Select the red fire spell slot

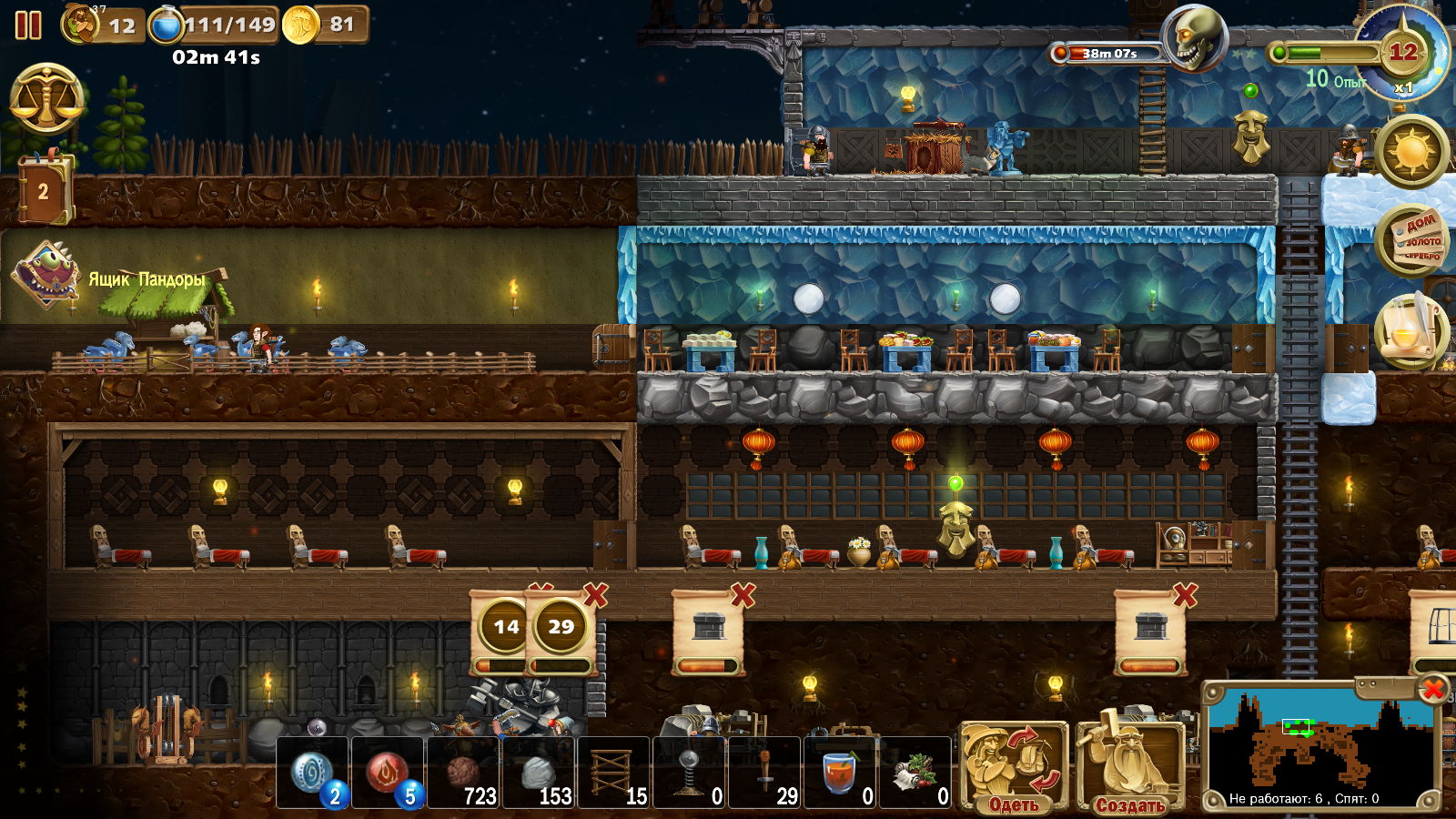pos(389,773)
